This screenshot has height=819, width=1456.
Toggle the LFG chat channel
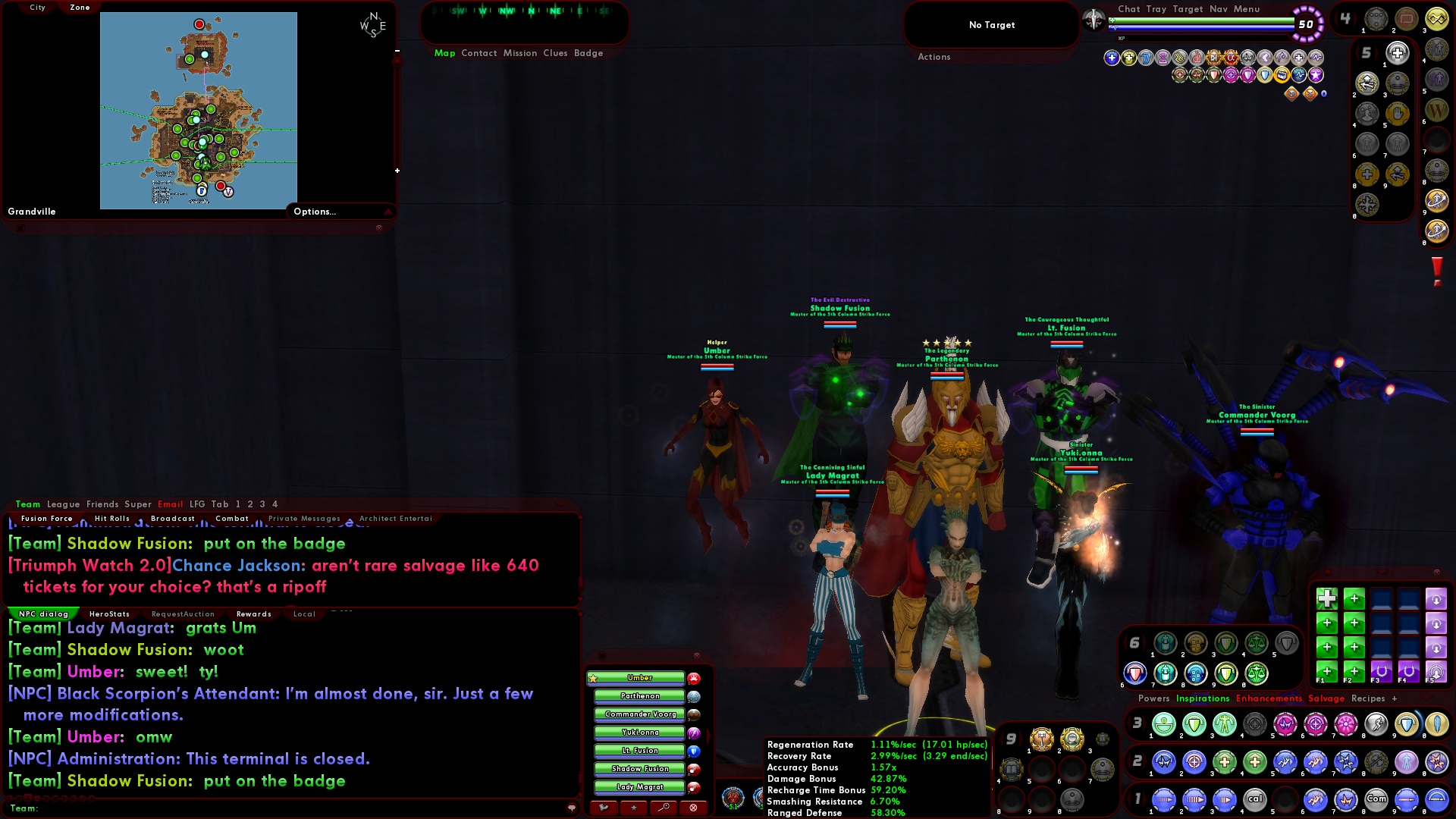[x=196, y=504]
